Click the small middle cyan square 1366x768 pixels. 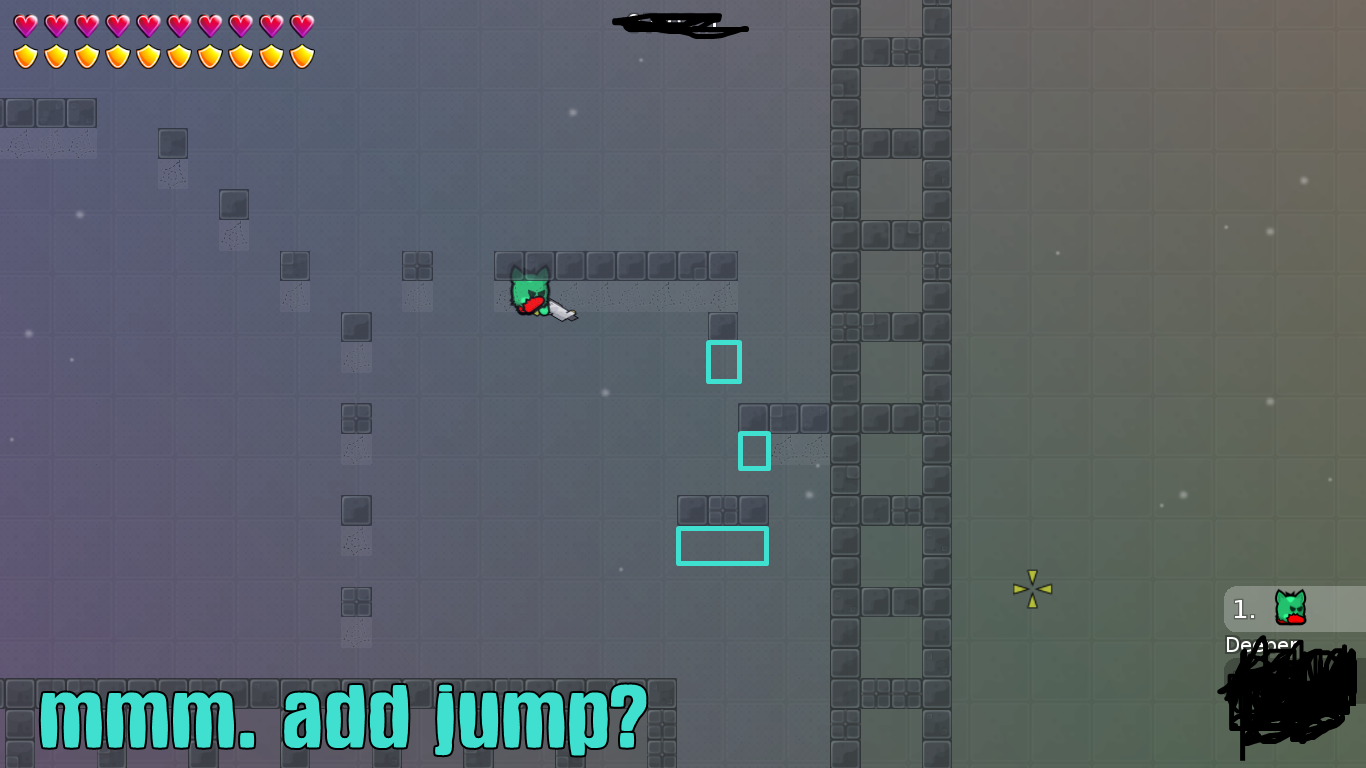click(755, 451)
